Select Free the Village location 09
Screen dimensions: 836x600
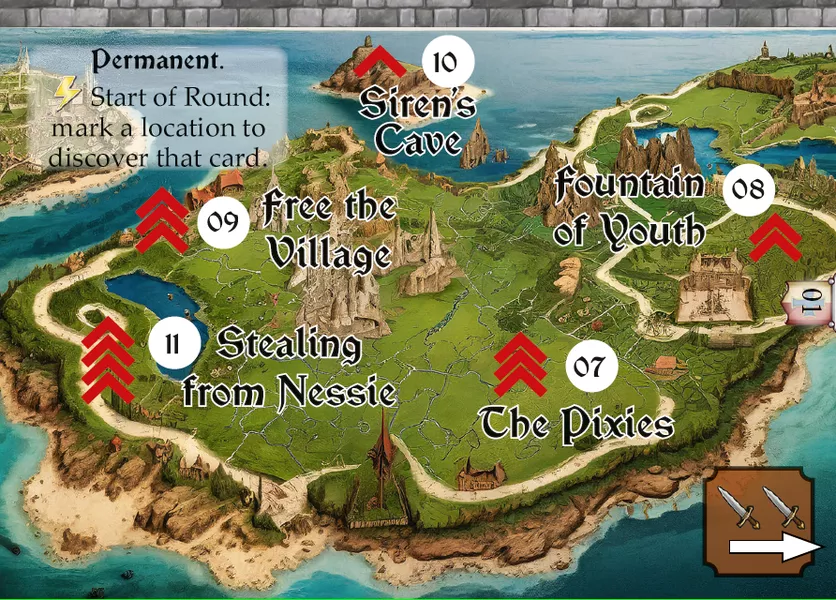point(223,221)
